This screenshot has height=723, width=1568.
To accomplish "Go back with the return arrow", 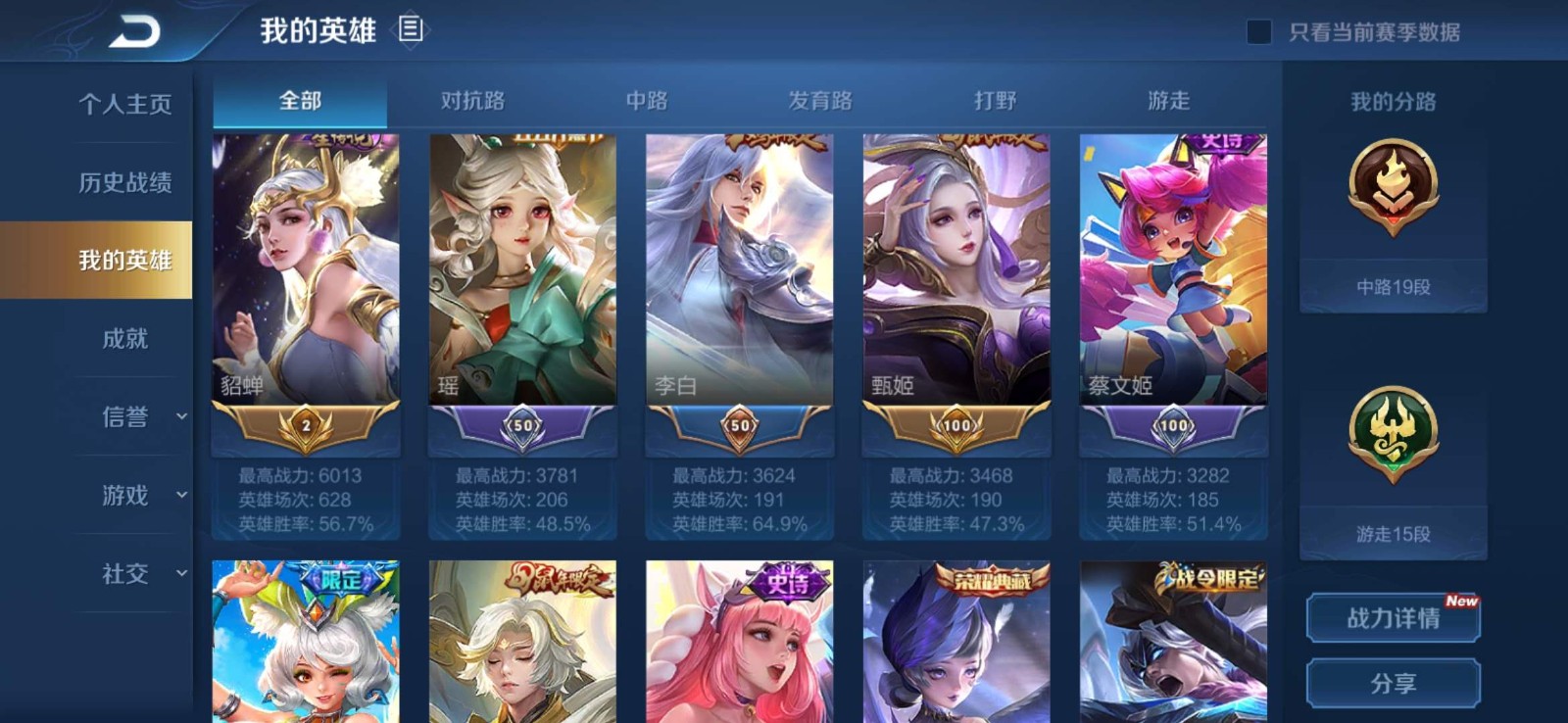I will coord(134,31).
